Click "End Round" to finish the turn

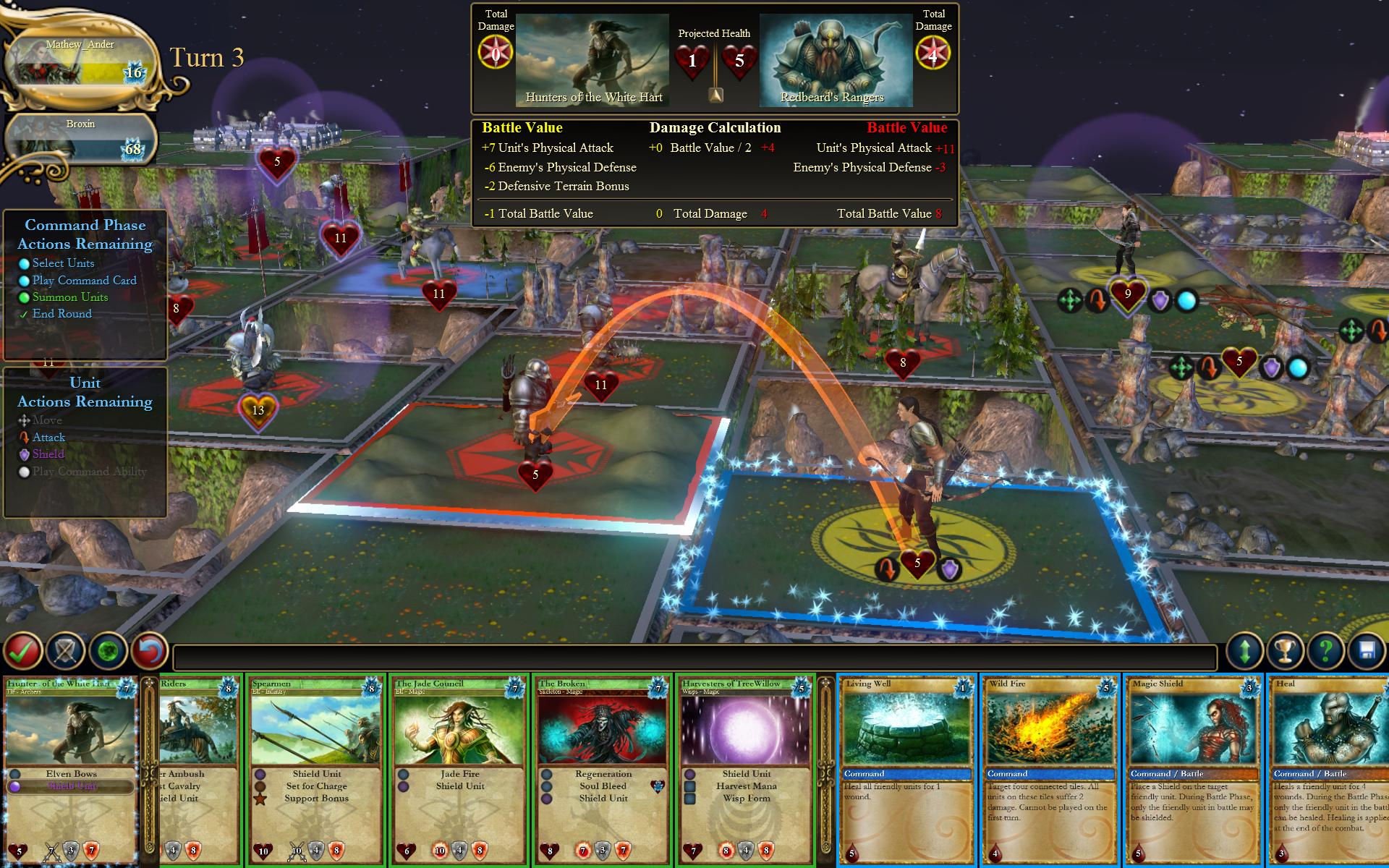click(x=62, y=313)
